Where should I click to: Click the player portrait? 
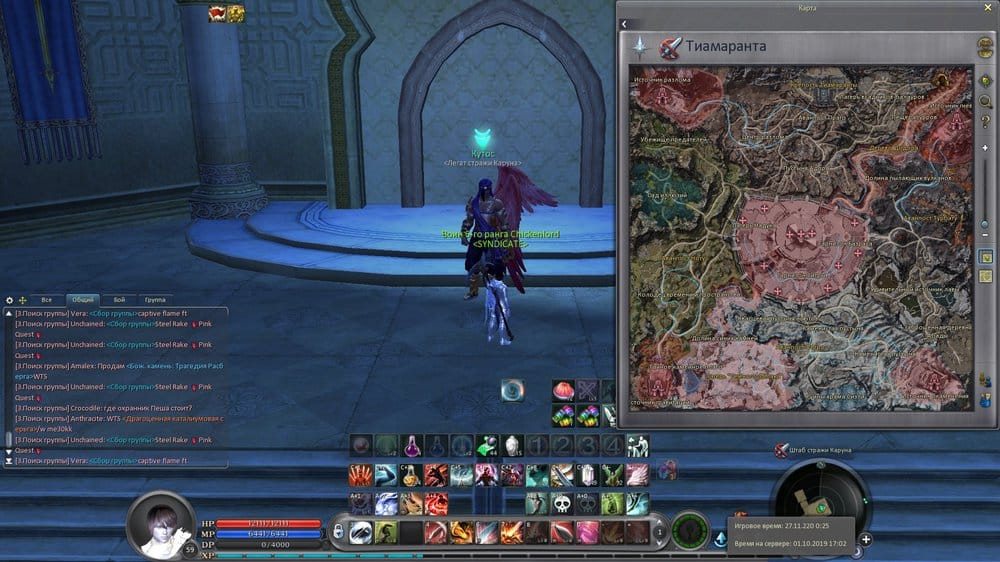coord(161,524)
